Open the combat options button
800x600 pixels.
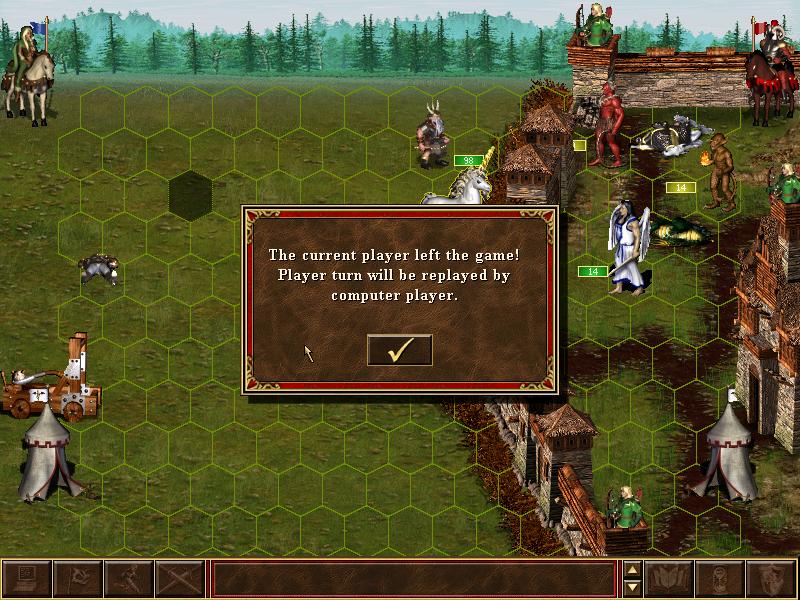[26, 578]
